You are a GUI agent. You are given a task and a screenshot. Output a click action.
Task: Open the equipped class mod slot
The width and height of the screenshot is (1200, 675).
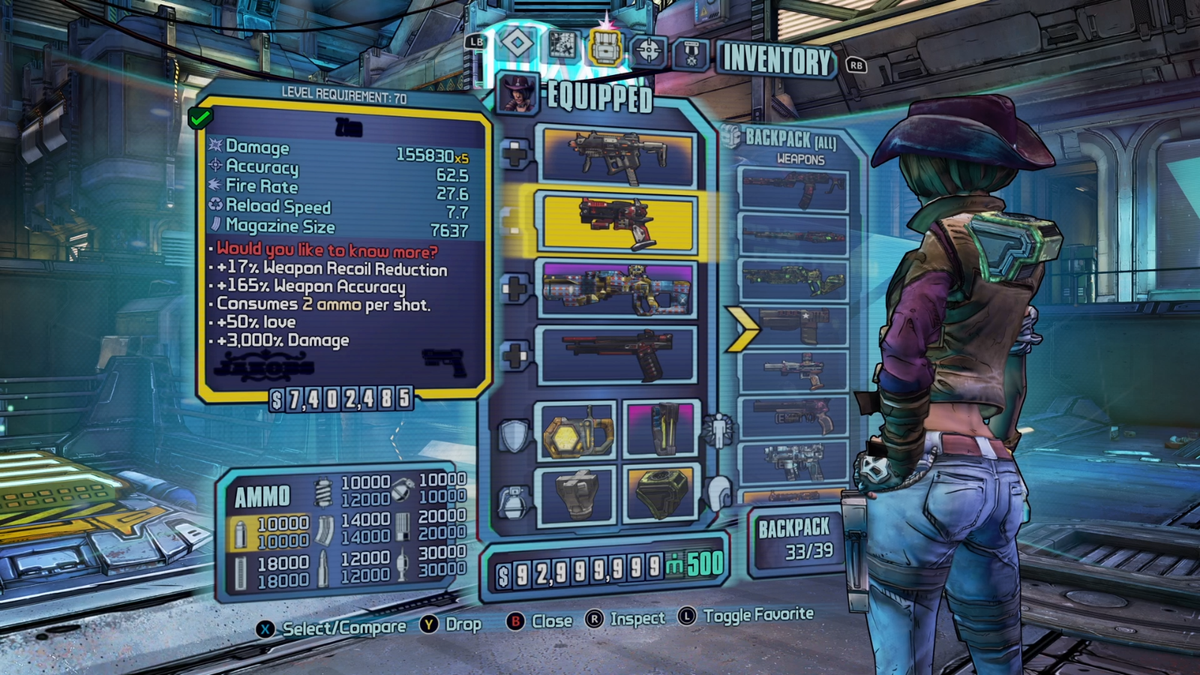[659, 430]
